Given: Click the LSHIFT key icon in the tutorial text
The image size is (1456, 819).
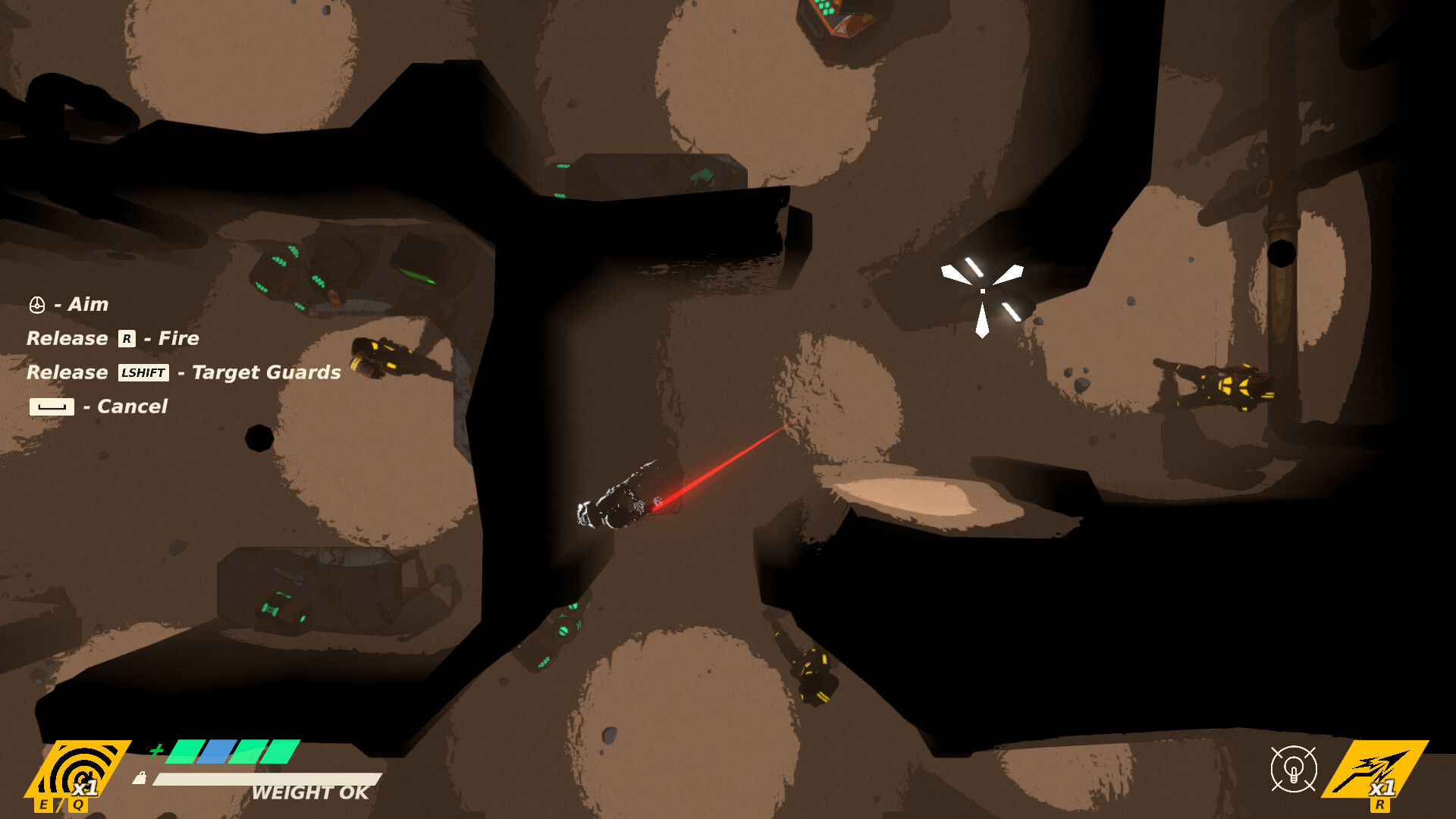Looking at the screenshot, I should tap(143, 373).
